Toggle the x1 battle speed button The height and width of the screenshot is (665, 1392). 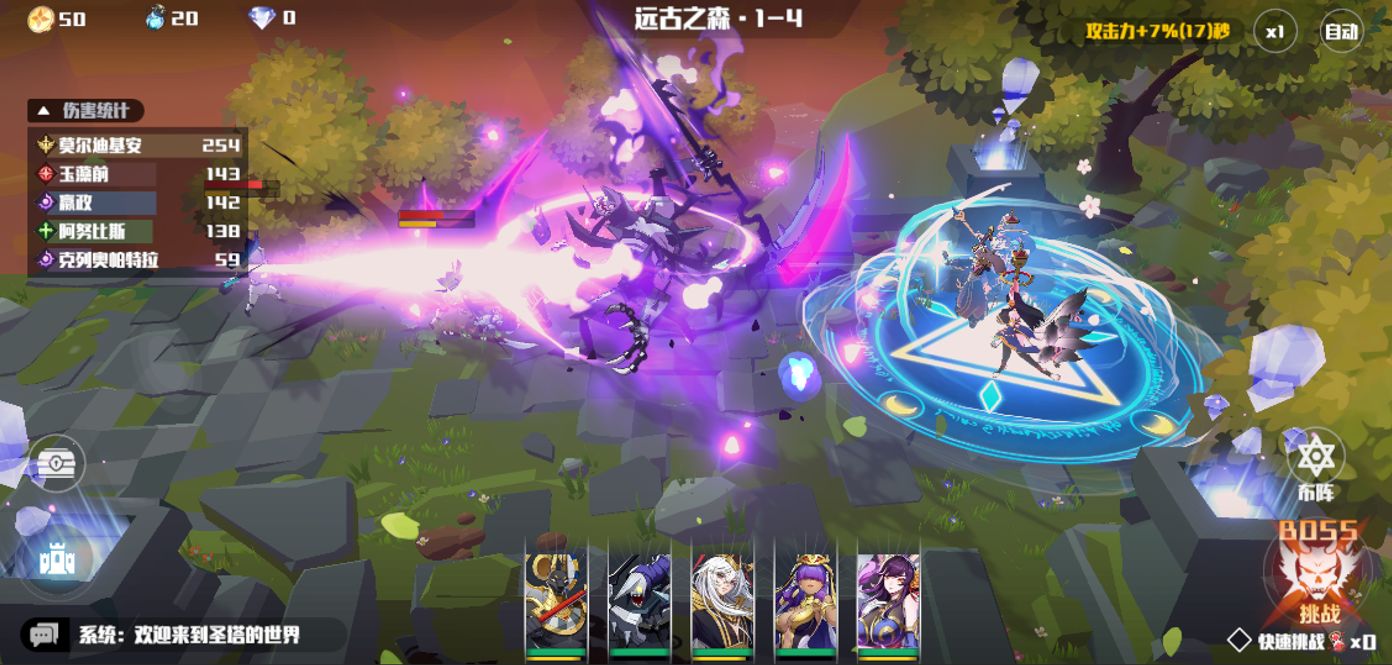pyautogui.click(x=1274, y=32)
